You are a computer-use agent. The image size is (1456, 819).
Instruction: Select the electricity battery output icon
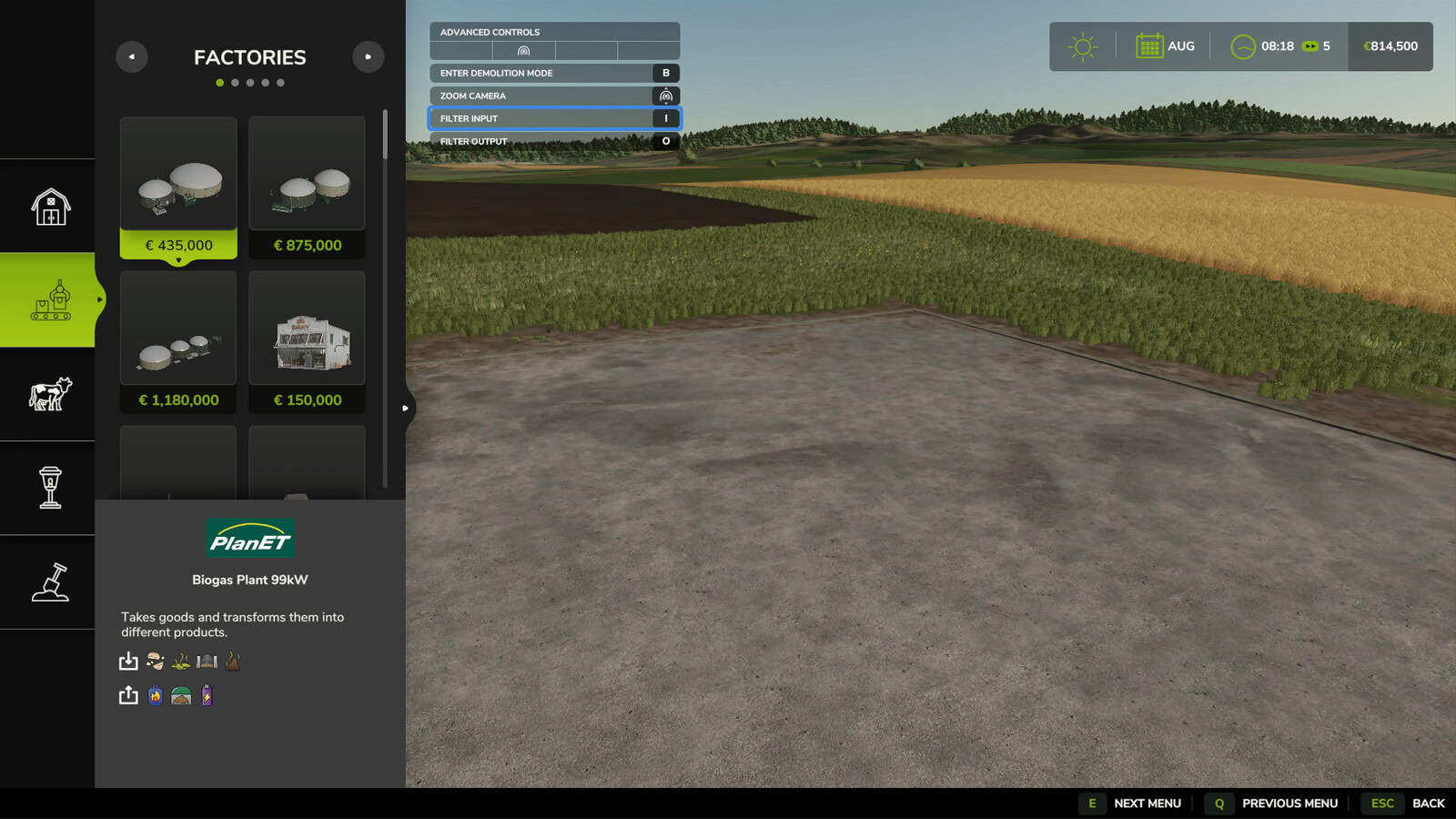[207, 695]
